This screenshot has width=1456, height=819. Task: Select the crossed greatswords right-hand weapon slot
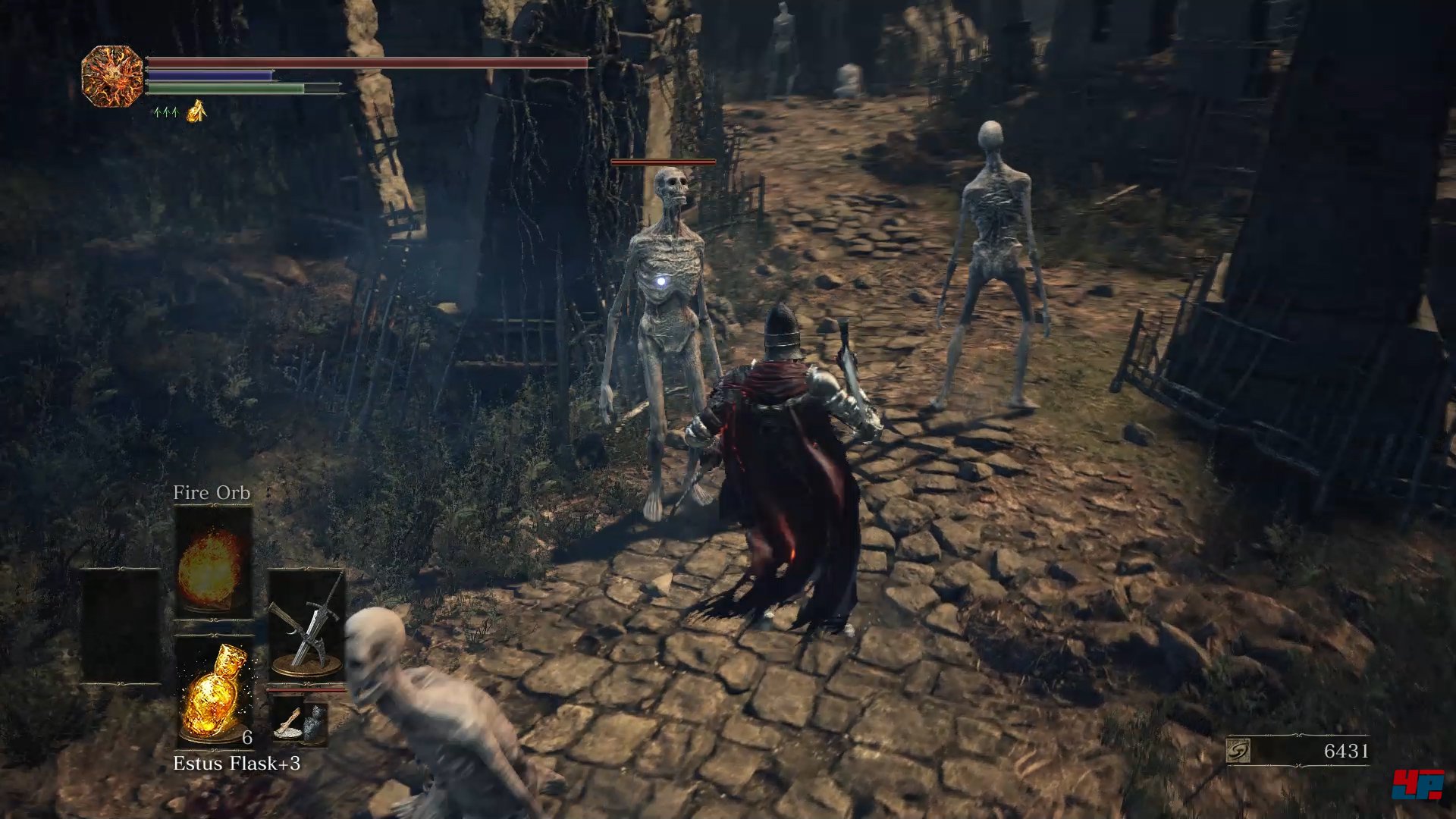(x=306, y=626)
